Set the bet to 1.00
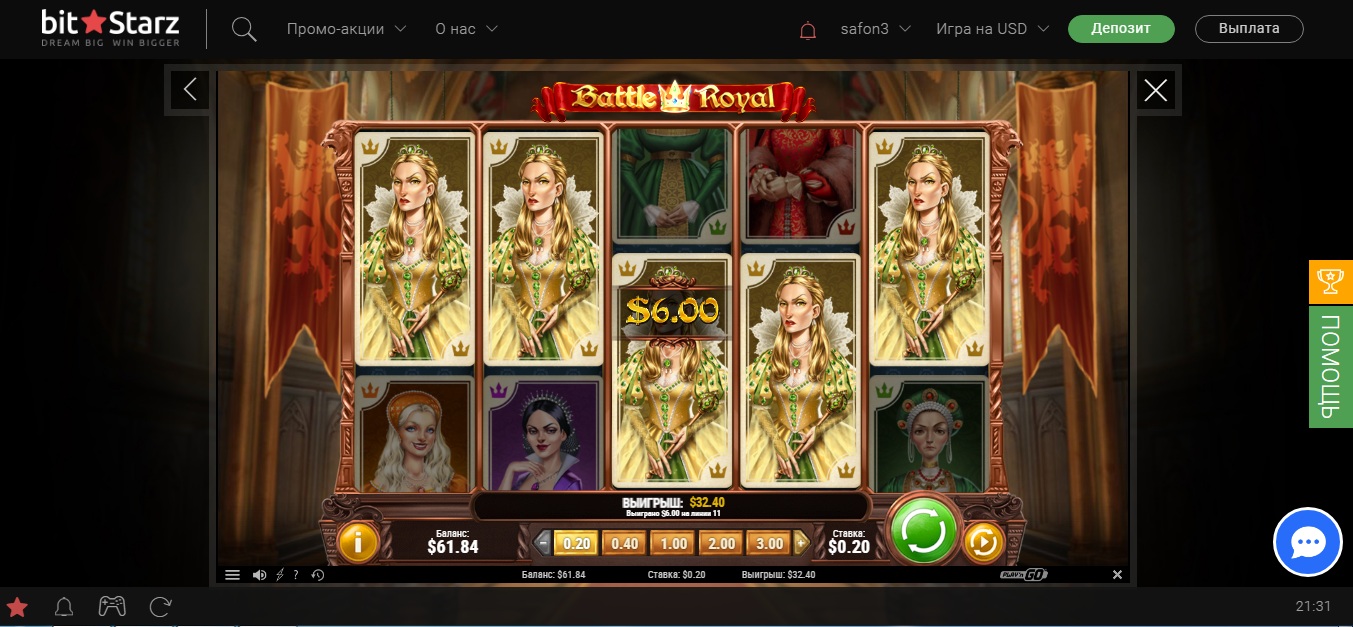 [x=673, y=544]
